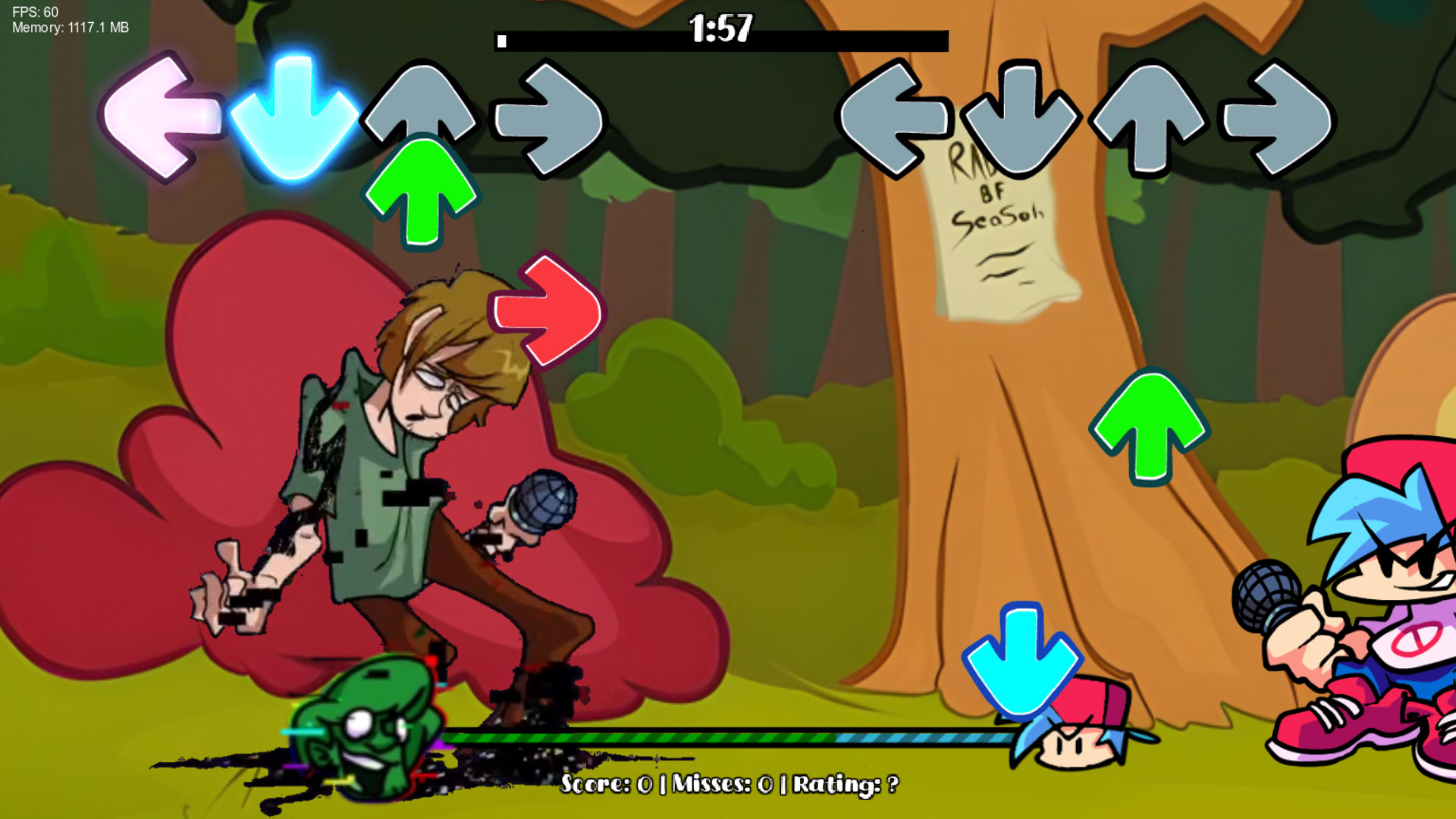Tap the blue down arrow note above Boyfriend's icon
The image size is (1456, 819).
(x=1022, y=660)
